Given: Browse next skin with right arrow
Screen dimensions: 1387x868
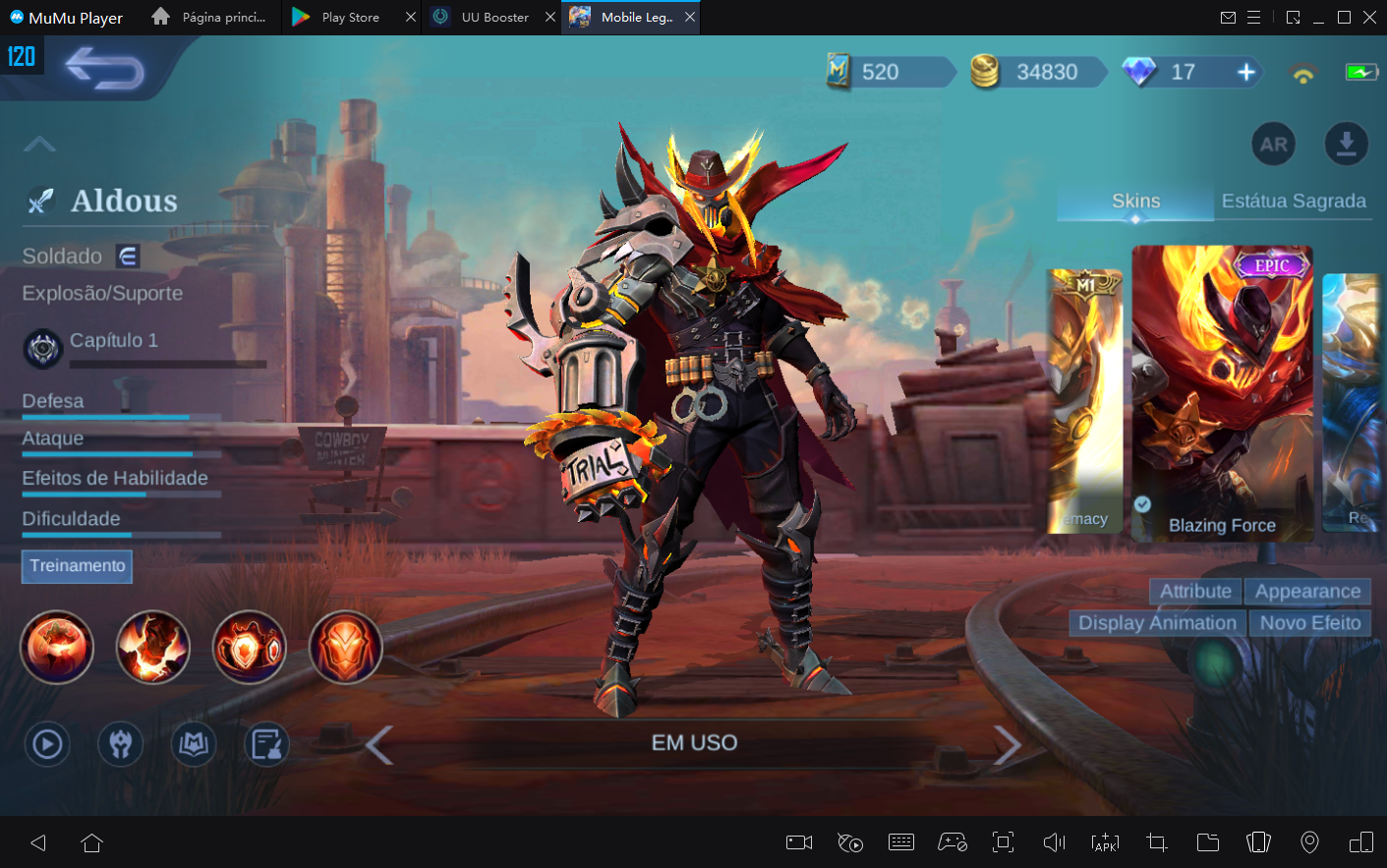Looking at the screenshot, I should [x=1007, y=744].
